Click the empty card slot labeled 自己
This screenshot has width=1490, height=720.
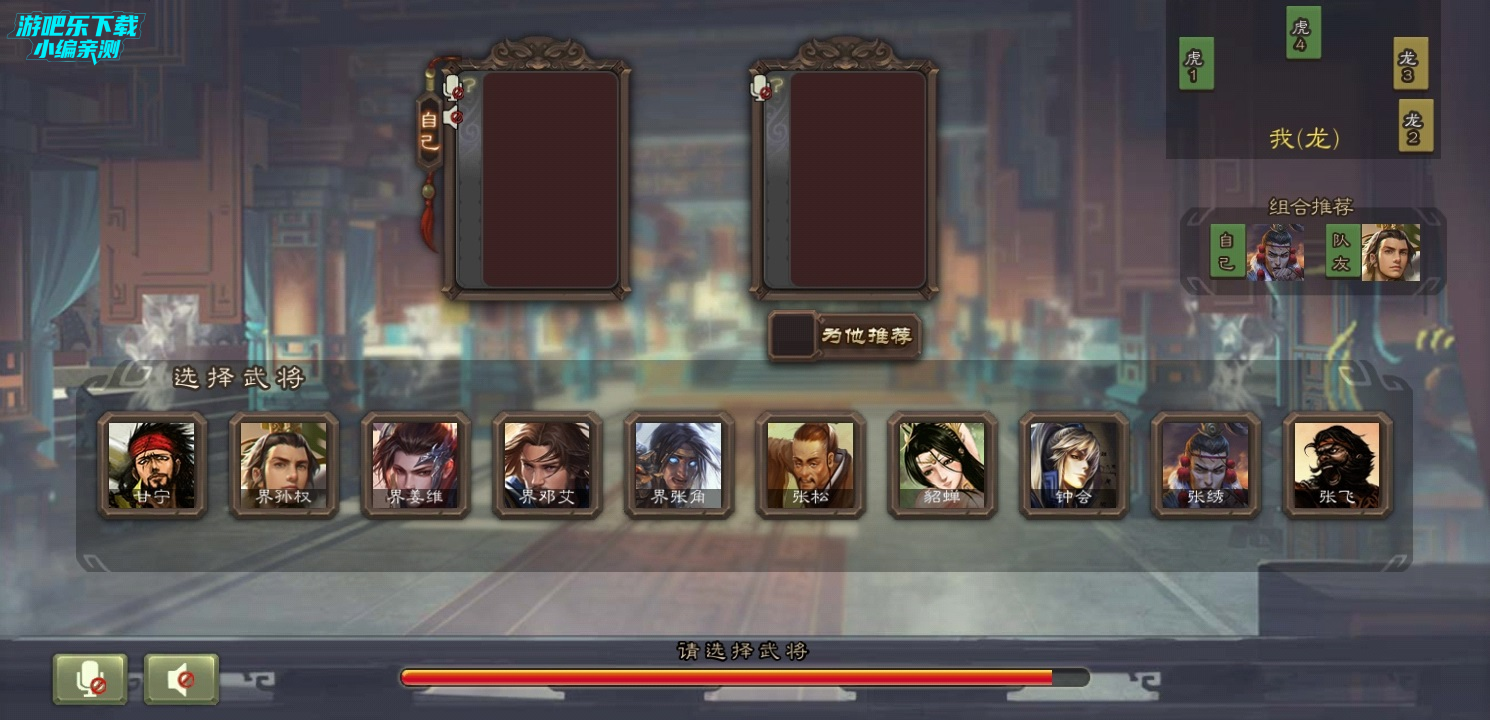click(550, 180)
